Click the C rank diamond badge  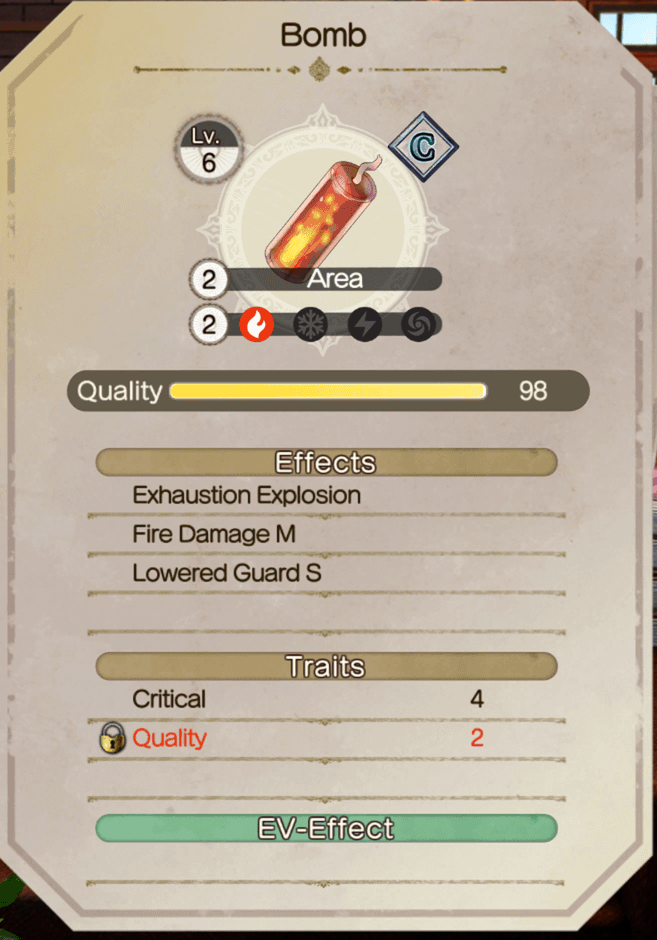click(422, 146)
